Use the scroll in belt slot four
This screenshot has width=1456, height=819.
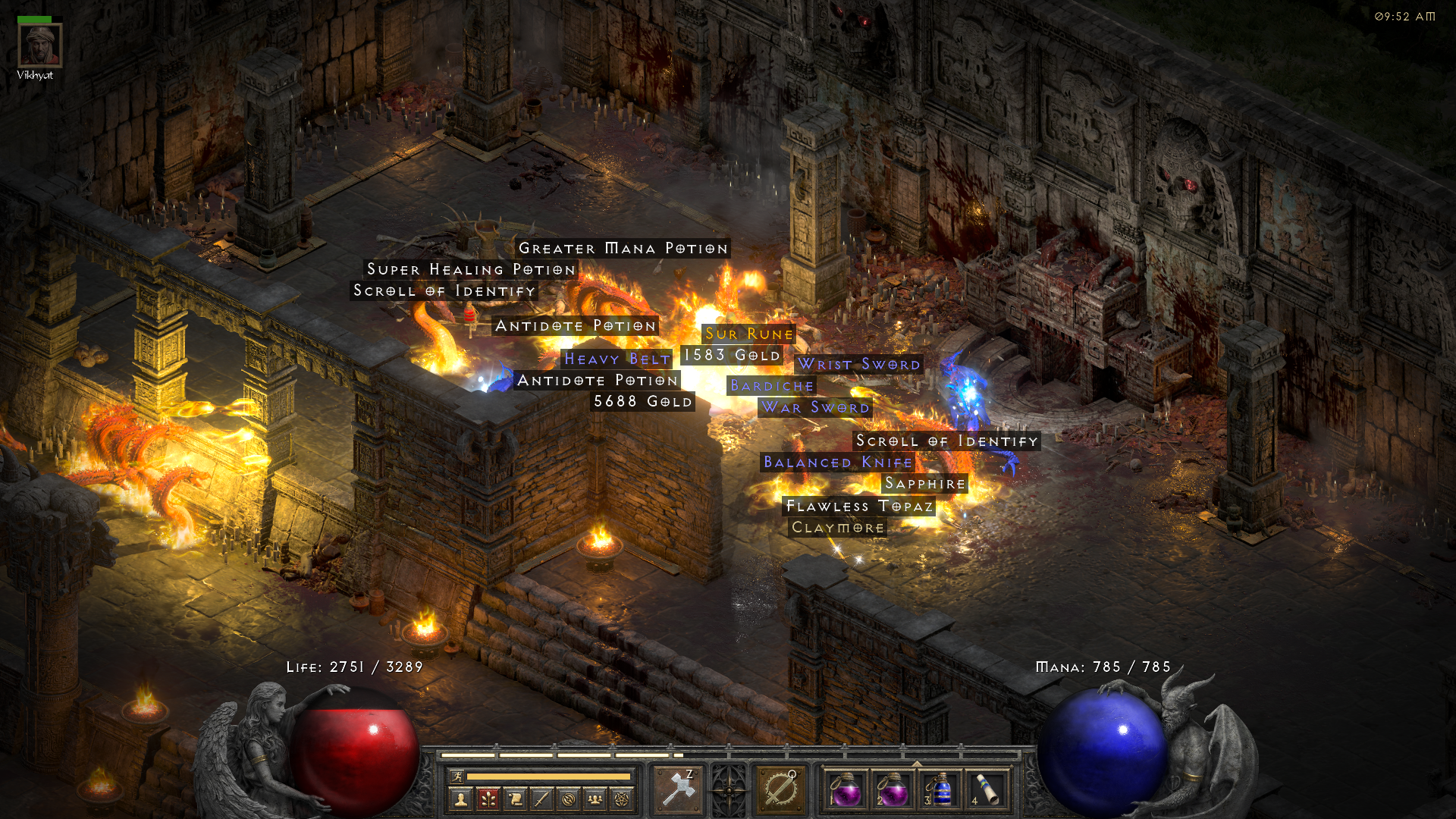(987, 790)
